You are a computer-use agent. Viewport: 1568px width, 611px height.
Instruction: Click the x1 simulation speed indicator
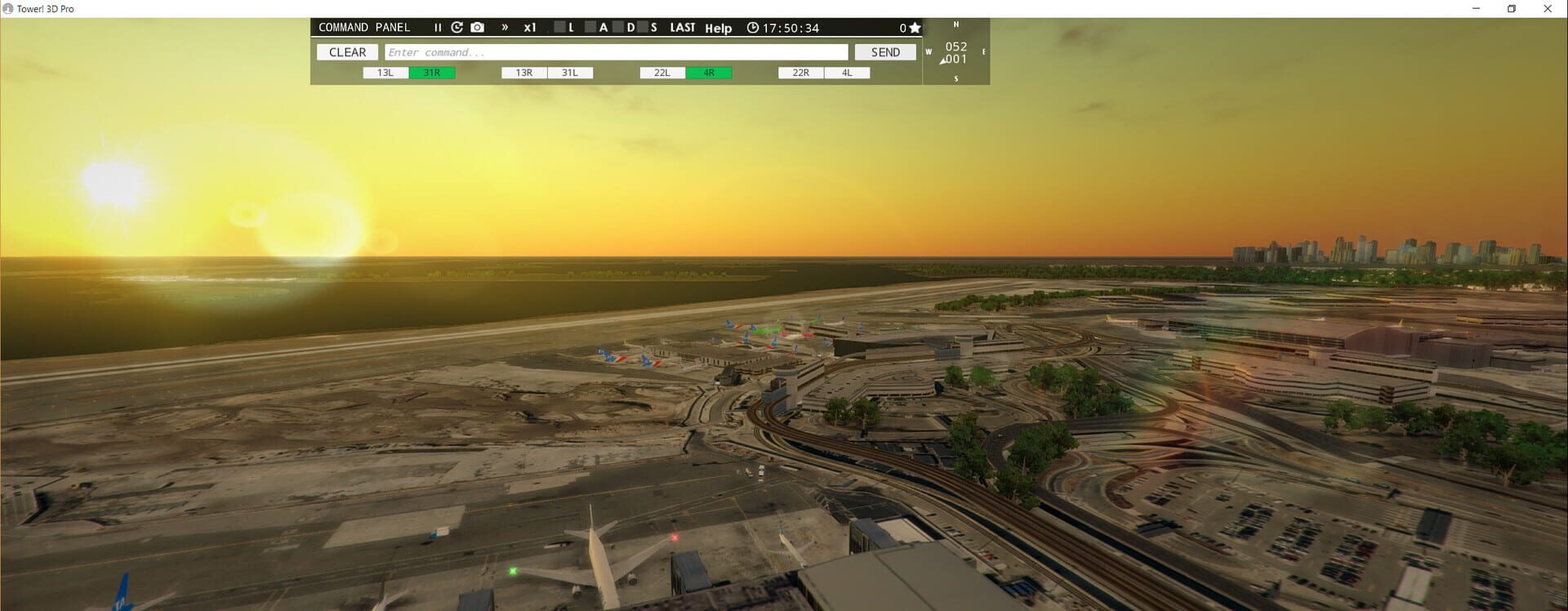(529, 27)
